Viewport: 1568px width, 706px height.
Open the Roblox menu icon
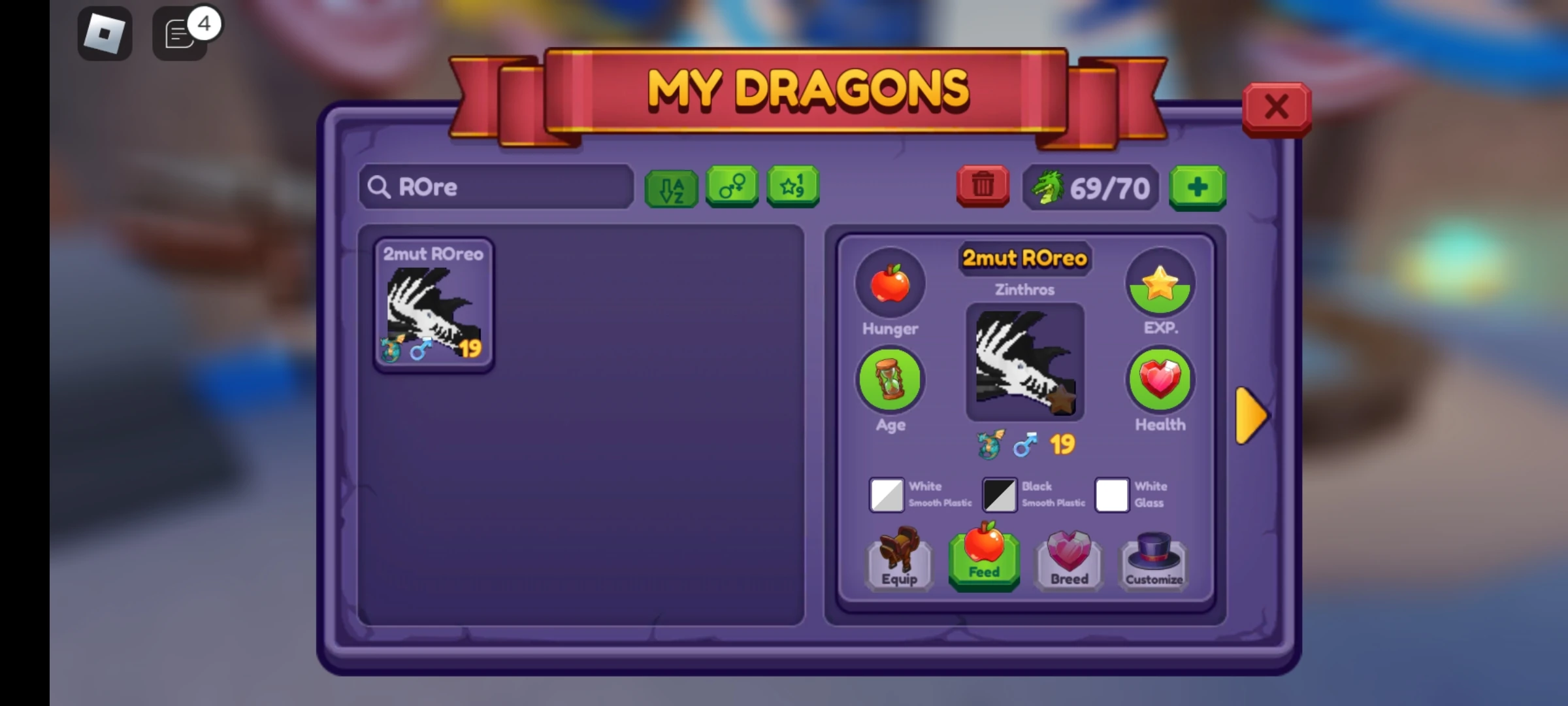pos(105,33)
